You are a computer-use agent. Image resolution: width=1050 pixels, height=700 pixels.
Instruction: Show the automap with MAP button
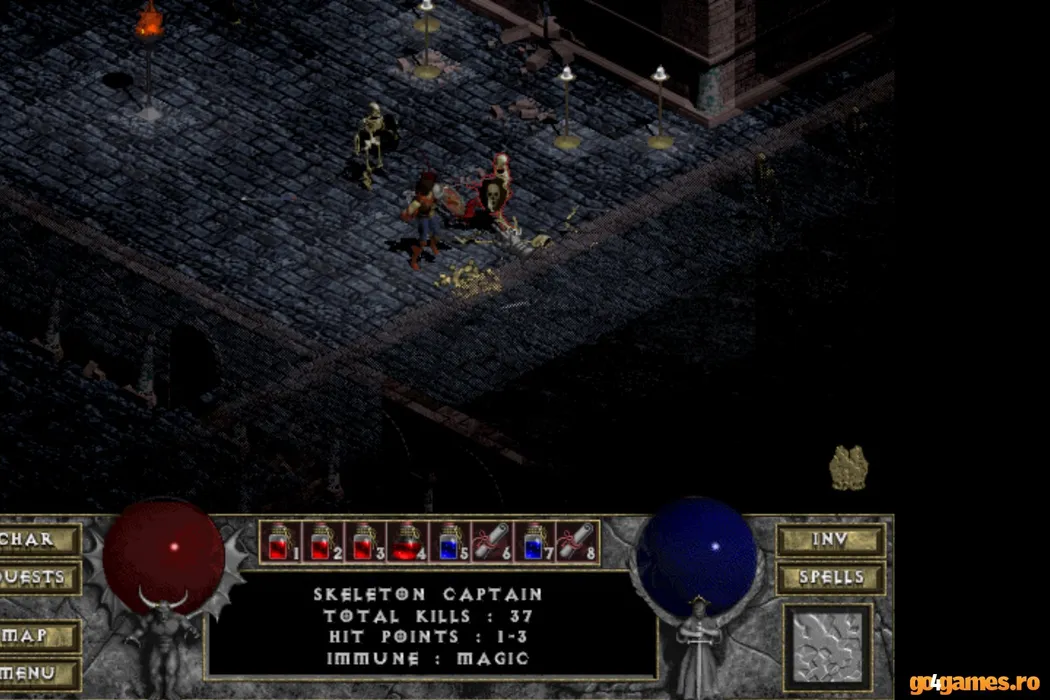[38, 636]
